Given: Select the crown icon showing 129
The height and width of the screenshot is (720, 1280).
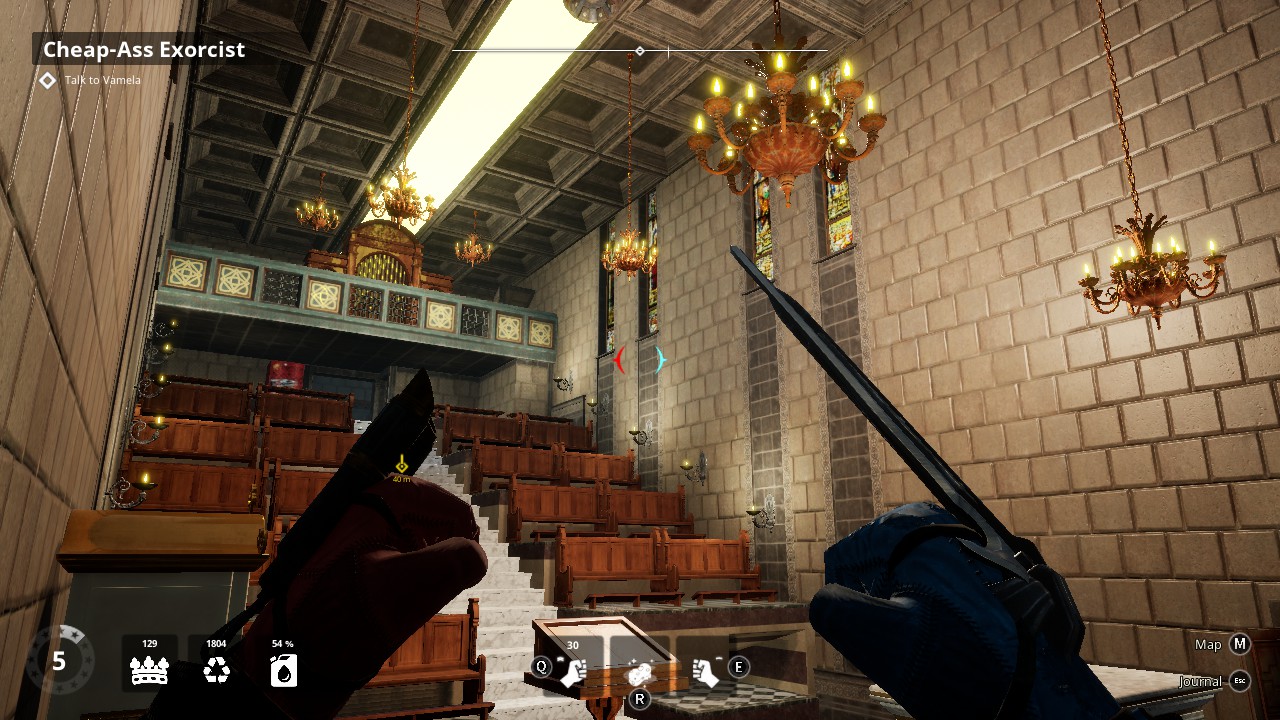Looking at the screenshot, I should tap(149, 670).
